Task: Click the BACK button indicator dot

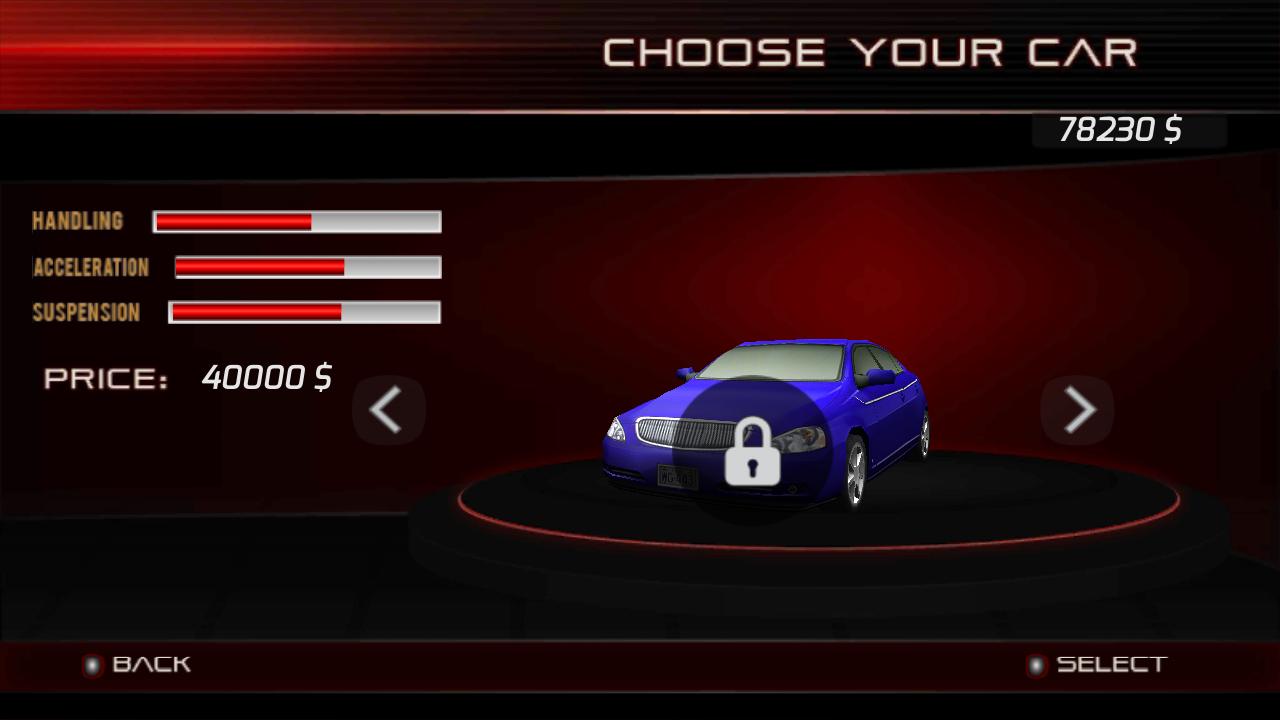Action: tap(94, 663)
